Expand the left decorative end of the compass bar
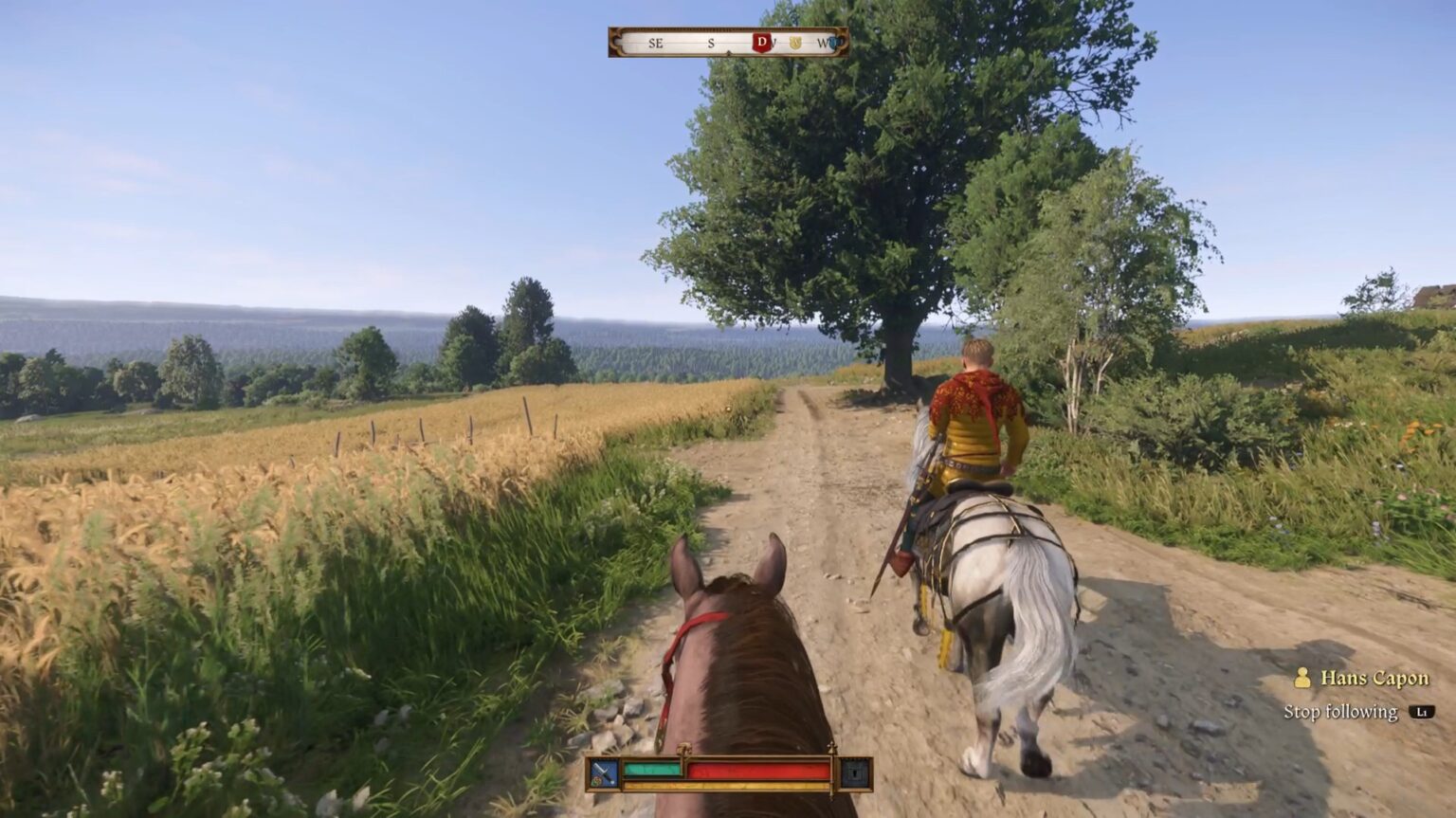Image resolution: width=1456 pixels, height=818 pixels. coord(616,43)
